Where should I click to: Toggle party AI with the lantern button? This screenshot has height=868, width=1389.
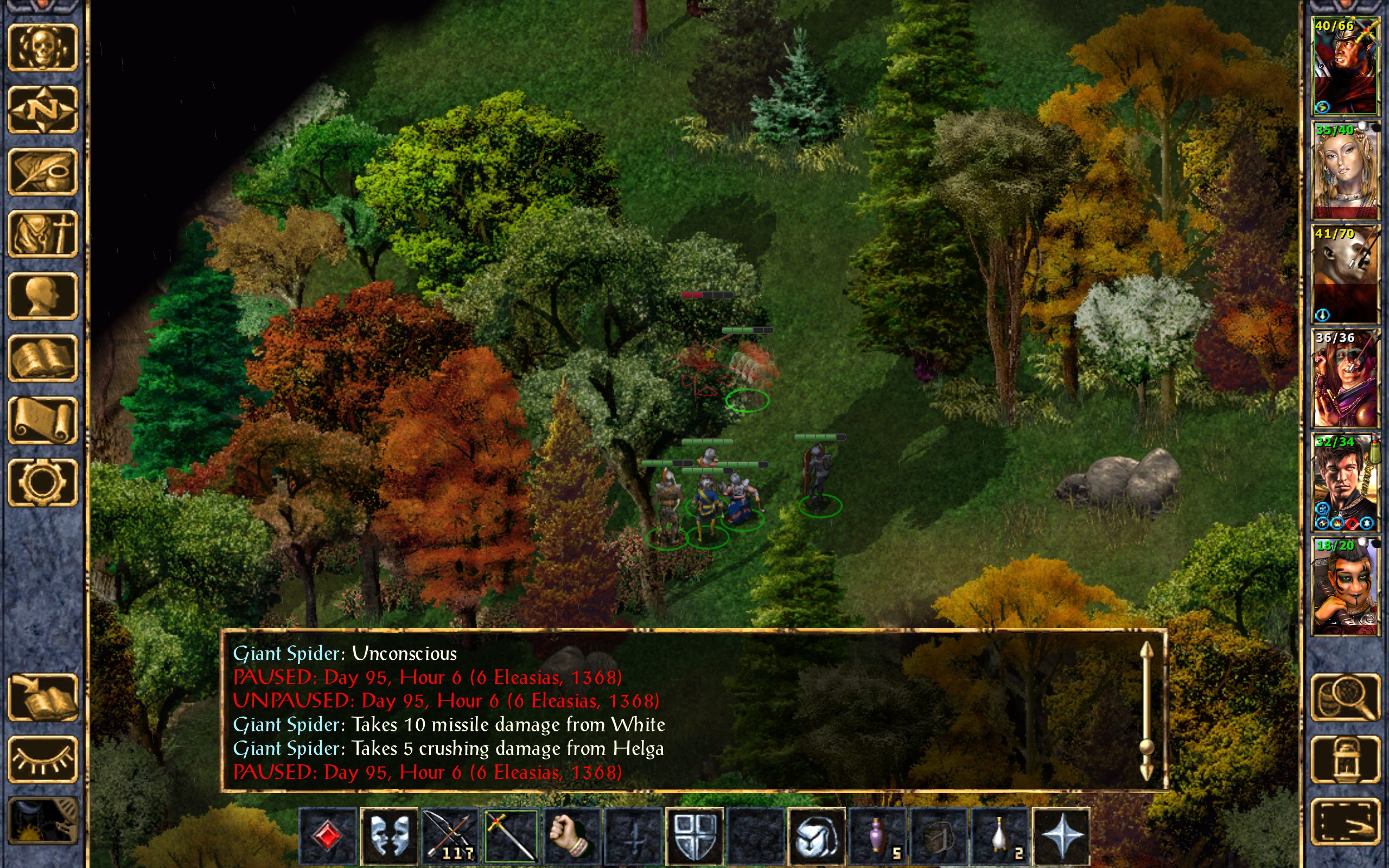tap(1345, 759)
